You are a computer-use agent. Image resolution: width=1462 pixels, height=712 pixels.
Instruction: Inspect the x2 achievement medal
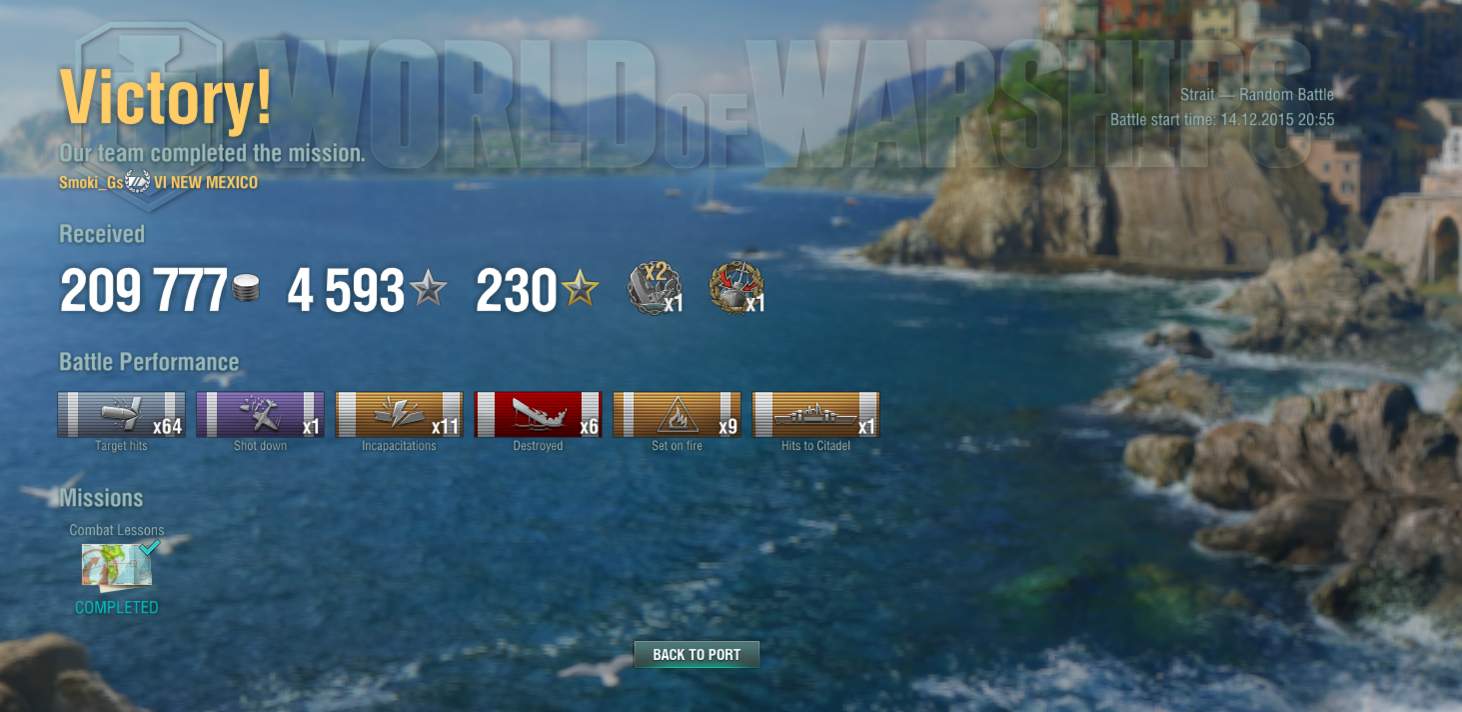click(x=654, y=288)
